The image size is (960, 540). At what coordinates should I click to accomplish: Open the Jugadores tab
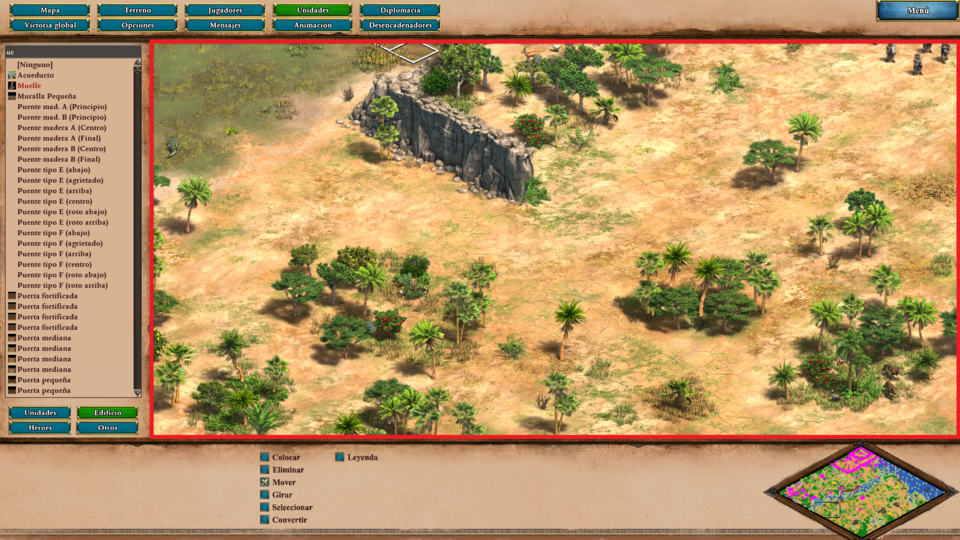(225, 10)
